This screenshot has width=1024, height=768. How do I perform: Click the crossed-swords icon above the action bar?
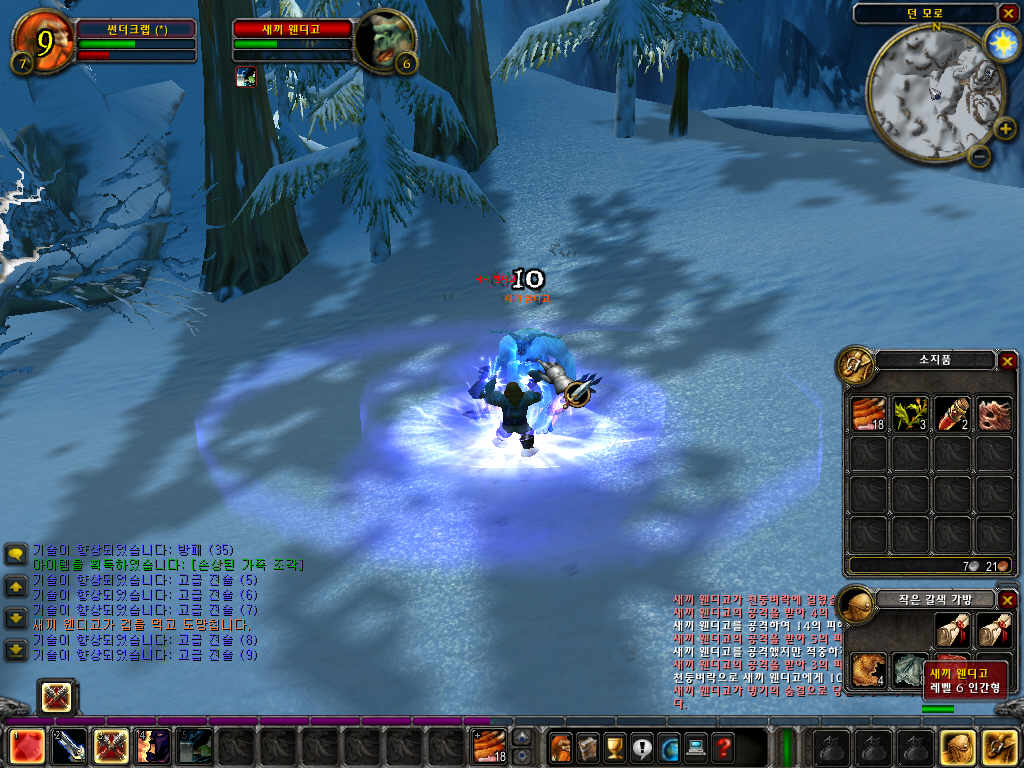(x=56, y=696)
